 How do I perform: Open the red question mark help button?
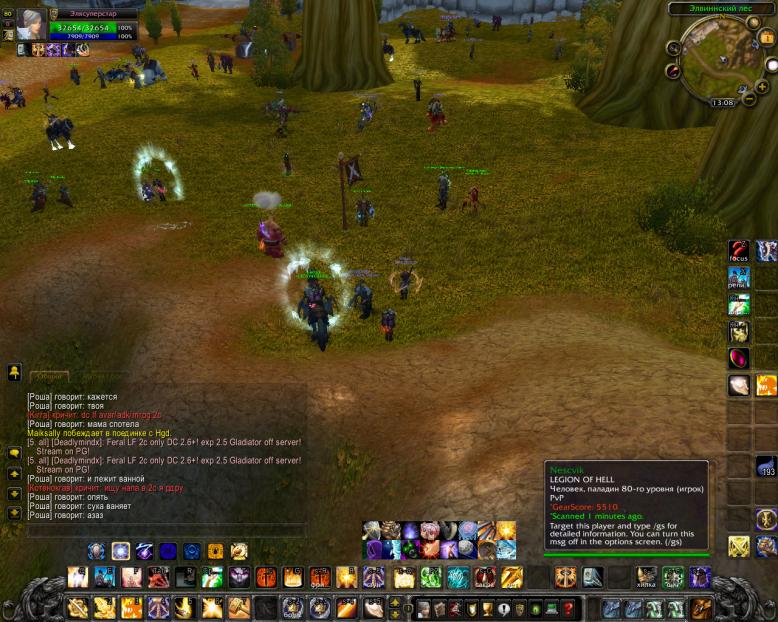point(568,608)
